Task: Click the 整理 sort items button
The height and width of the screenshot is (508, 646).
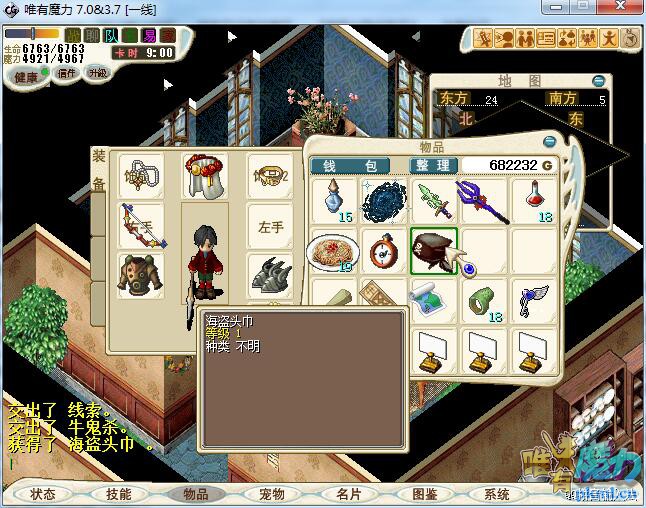Action: pyautogui.click(x=432, y=165)
